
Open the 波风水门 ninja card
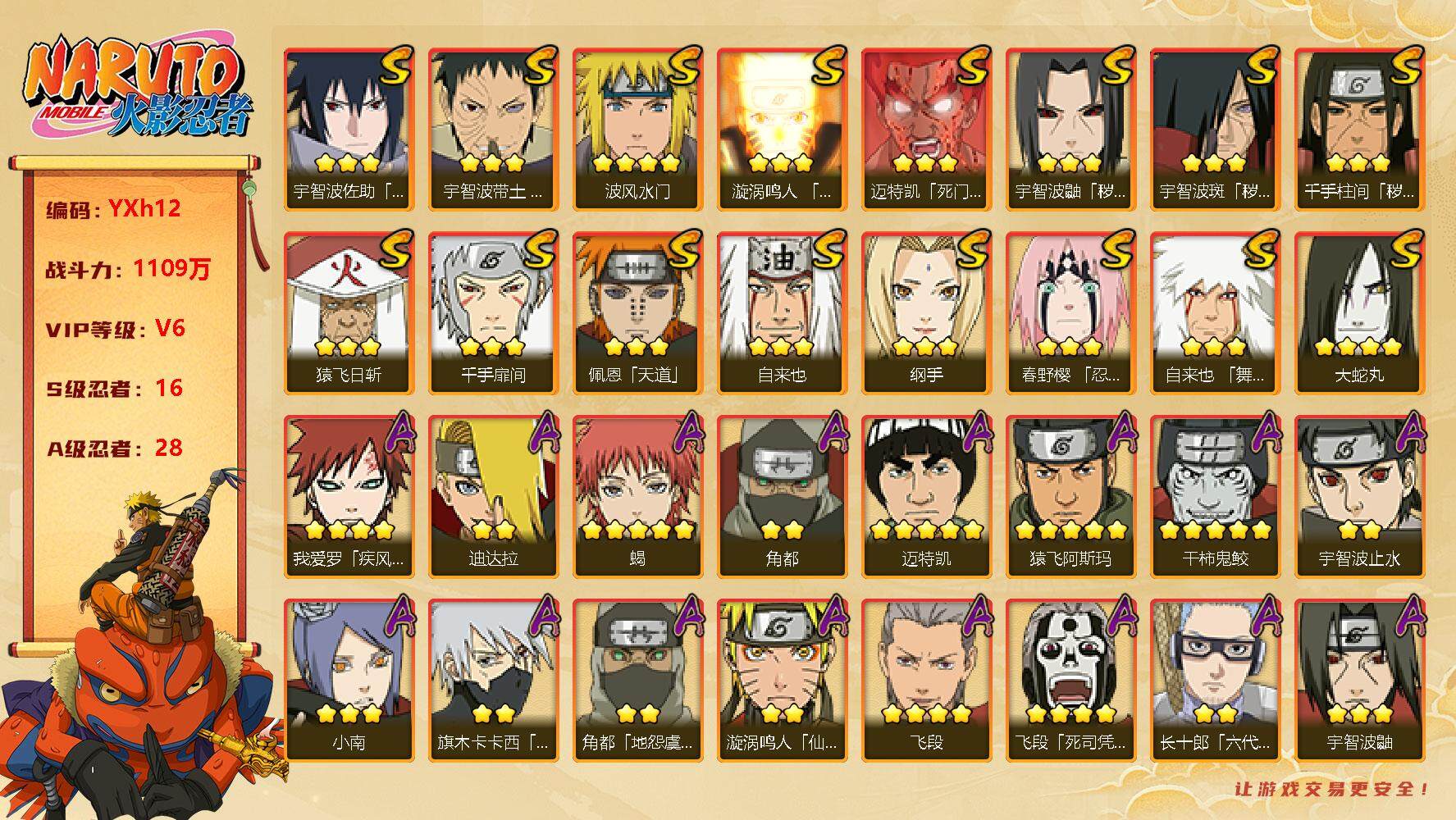click(x=637, y=128)
